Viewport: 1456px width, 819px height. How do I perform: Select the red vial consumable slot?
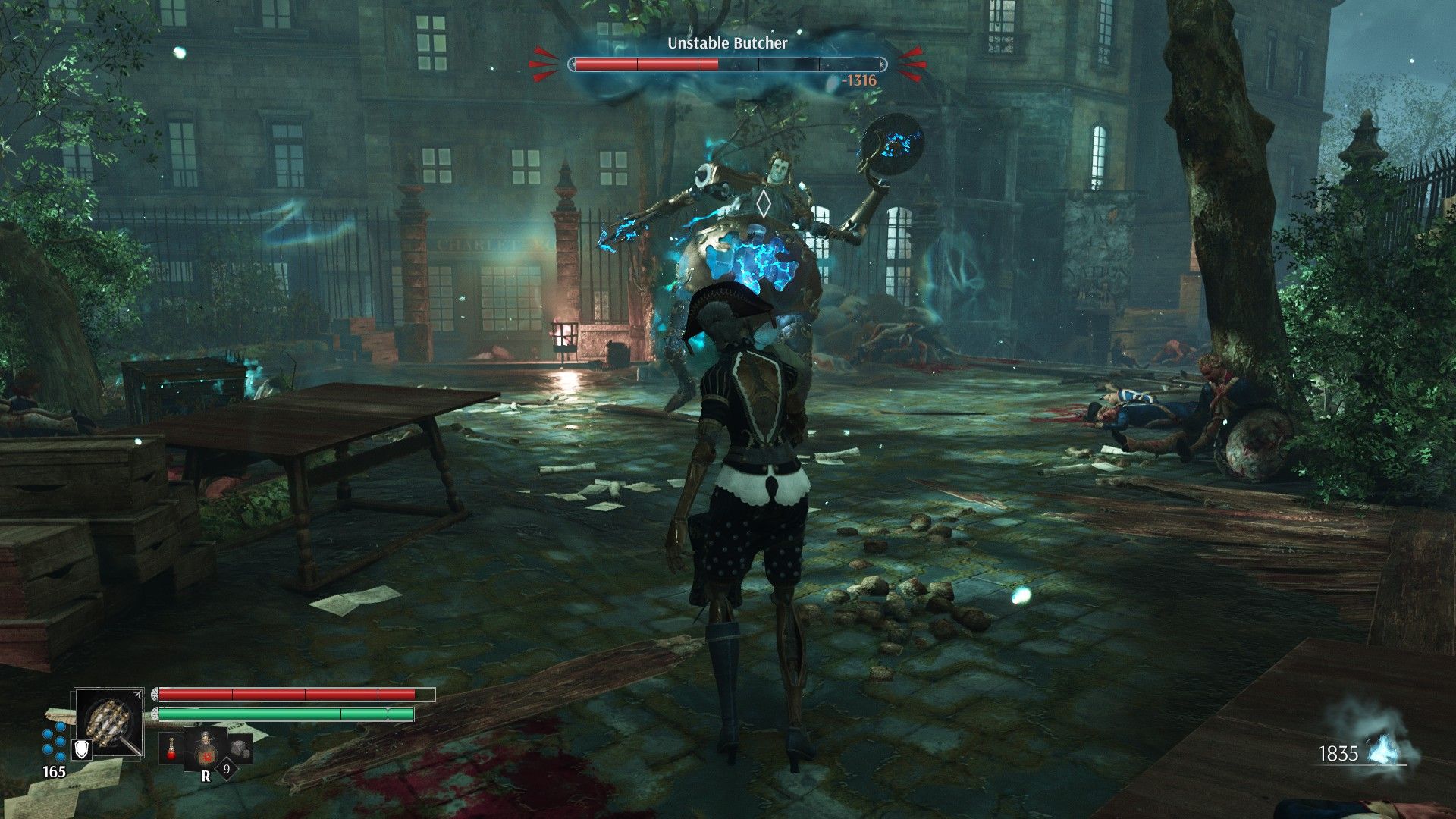[x=171, y=748]
